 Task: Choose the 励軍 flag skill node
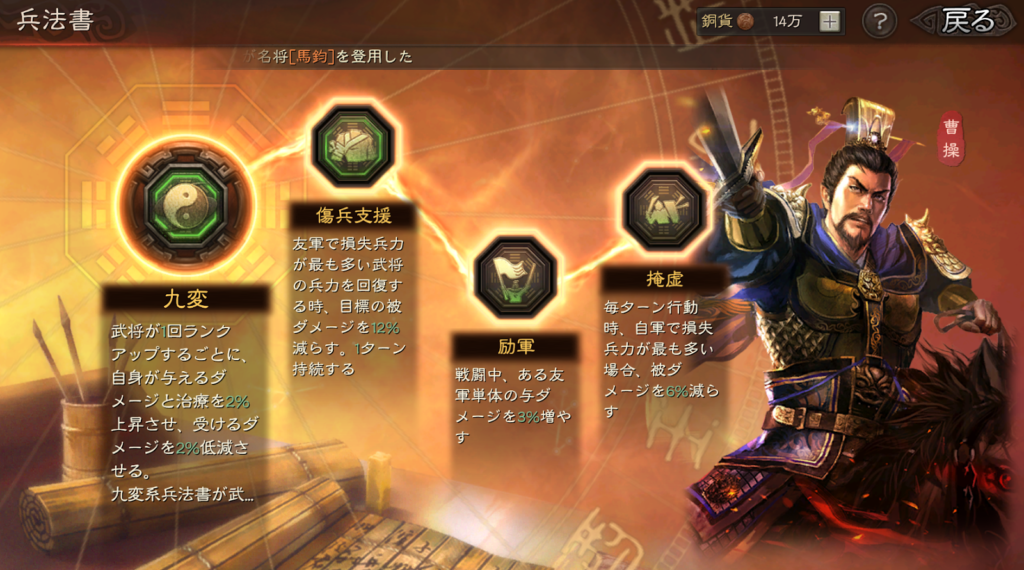tap(514, 277)
